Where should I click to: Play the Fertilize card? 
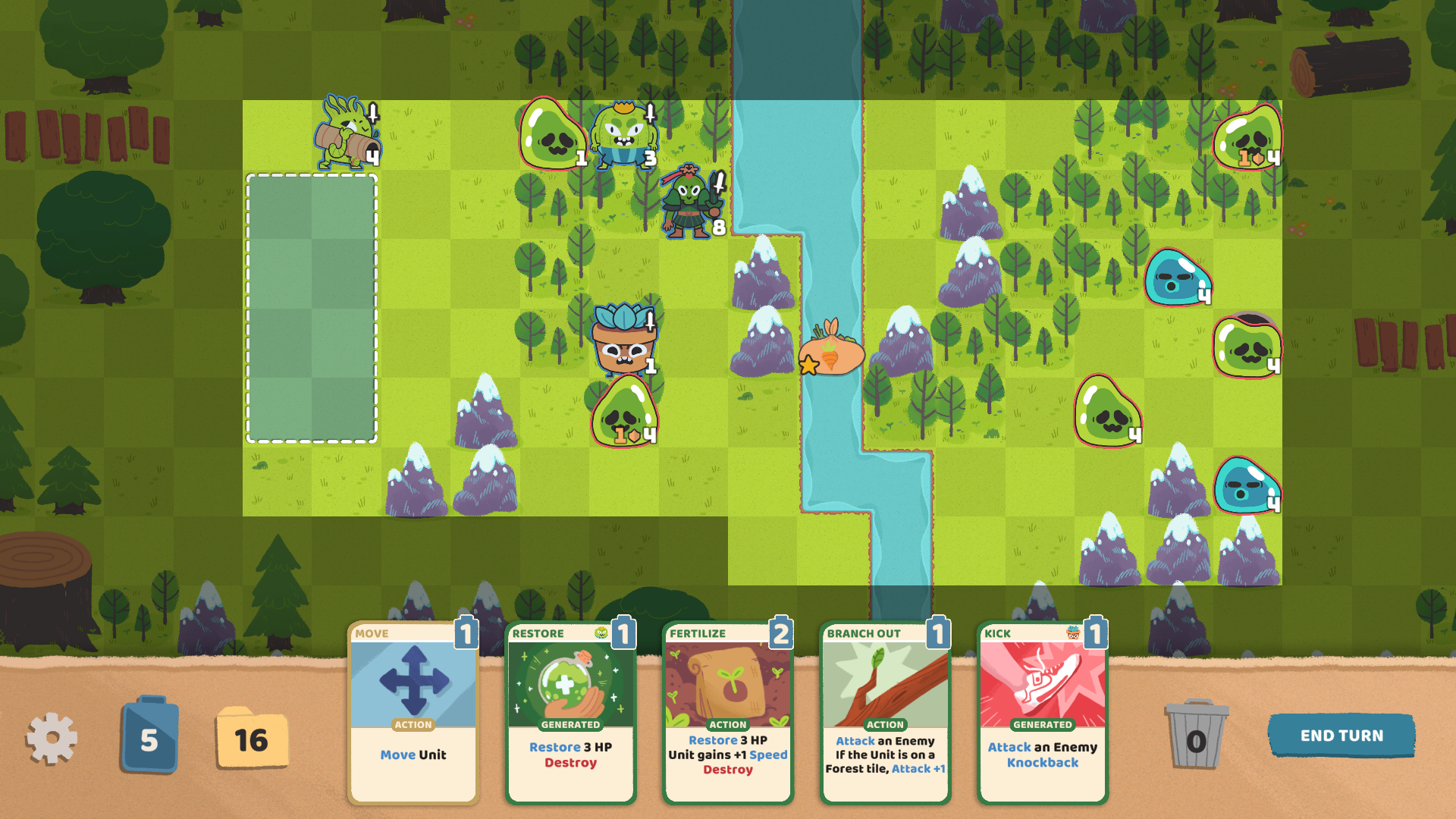point(728,713)
